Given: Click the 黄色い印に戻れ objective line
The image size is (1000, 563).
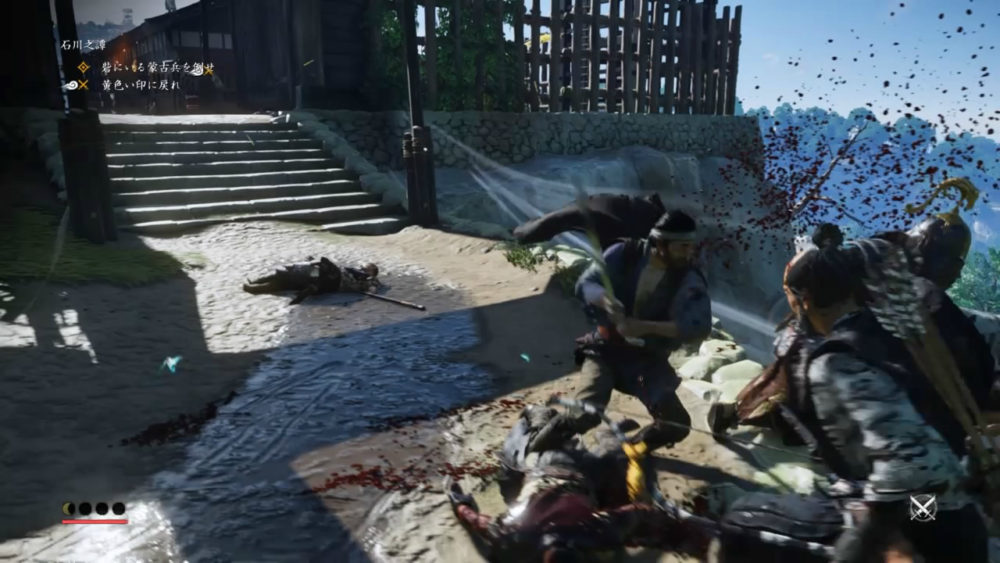Looking at the screenshot, I should (x=141, y=85).
